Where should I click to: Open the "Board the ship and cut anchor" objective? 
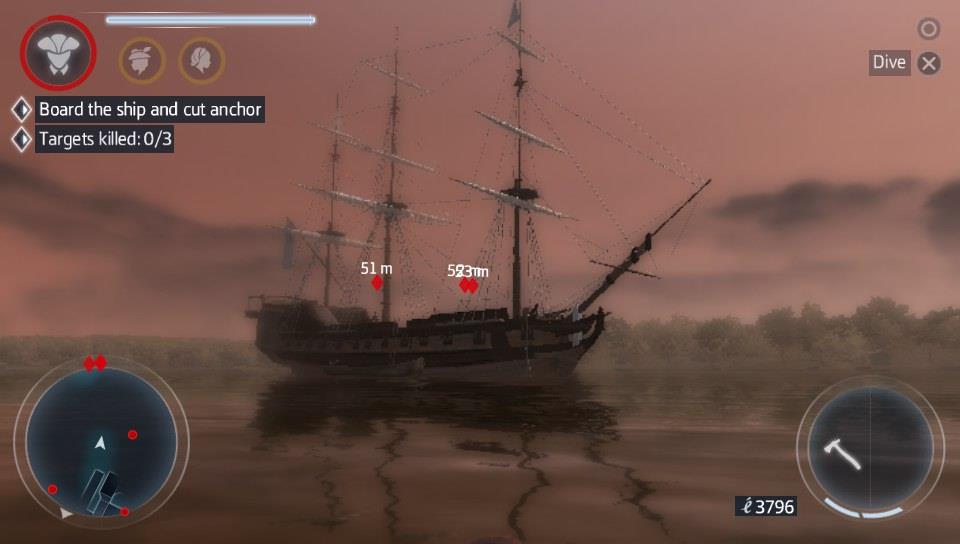[150, 109]
